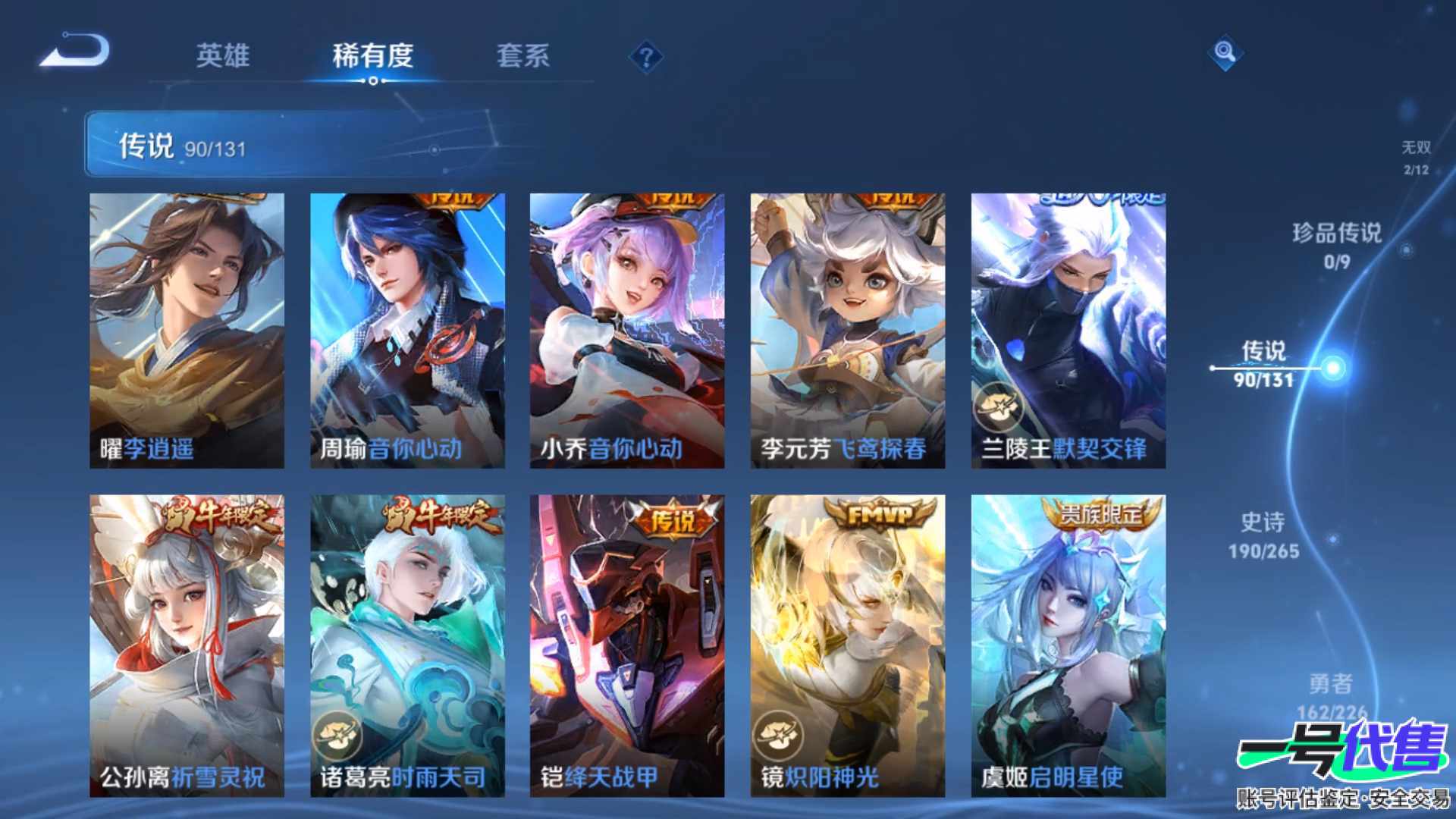Jump to the 珍品传说 rarity category
This screenshot has height=819, width=1456.
pyautogui.click(x=1336, y=244)
